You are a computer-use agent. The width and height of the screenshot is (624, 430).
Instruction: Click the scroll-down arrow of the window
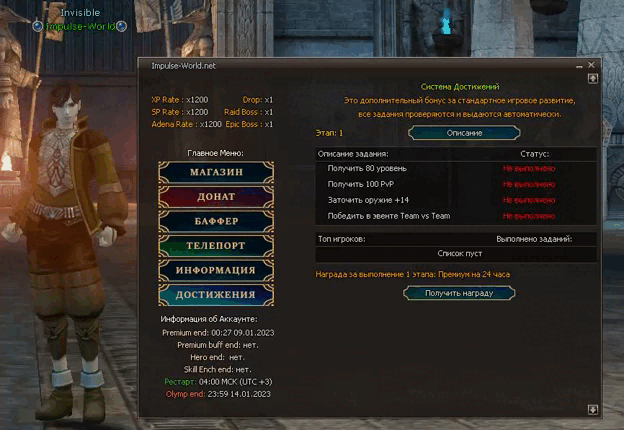click(593, 409)
